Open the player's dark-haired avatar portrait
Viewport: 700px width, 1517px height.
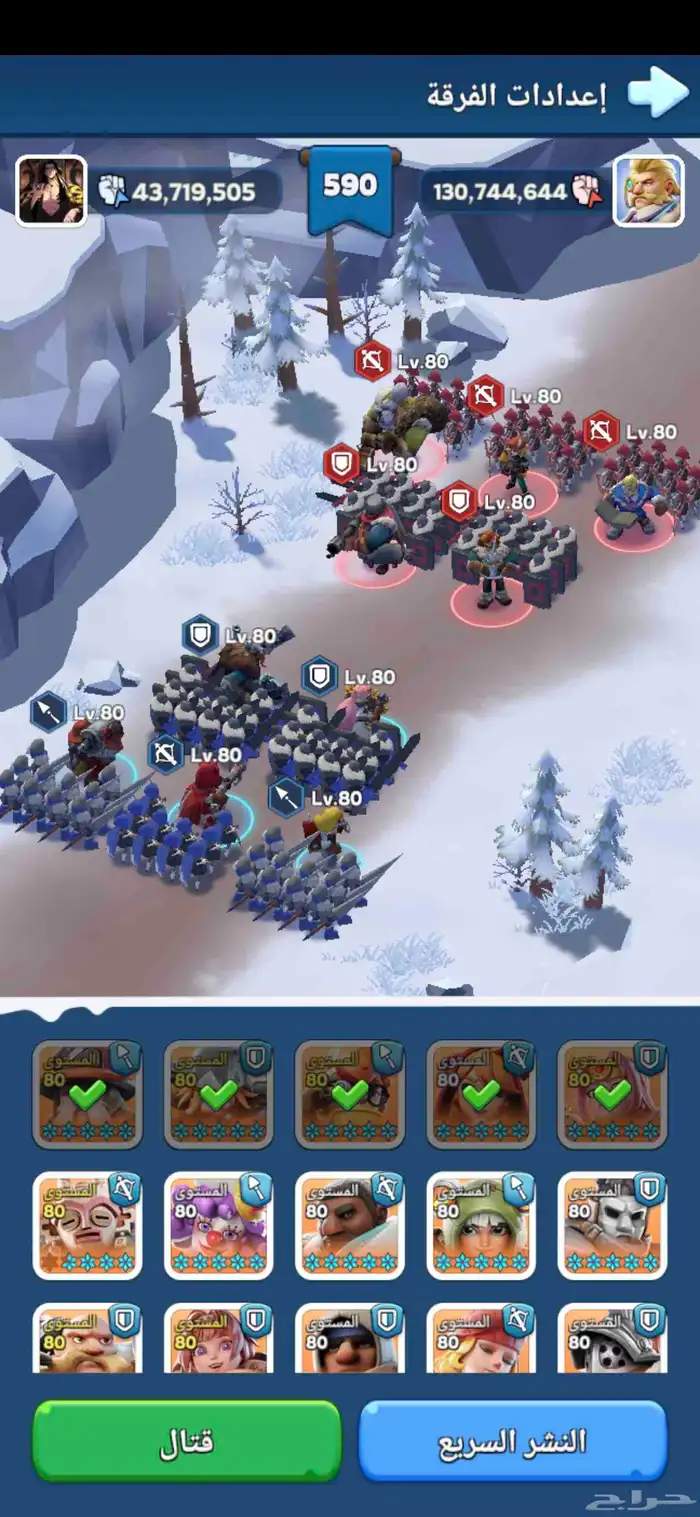[51, 190]
